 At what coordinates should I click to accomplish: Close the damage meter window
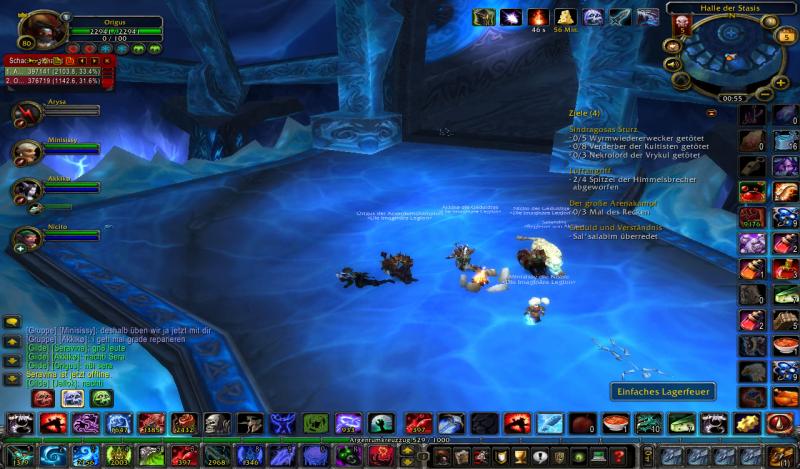(108, 61)
